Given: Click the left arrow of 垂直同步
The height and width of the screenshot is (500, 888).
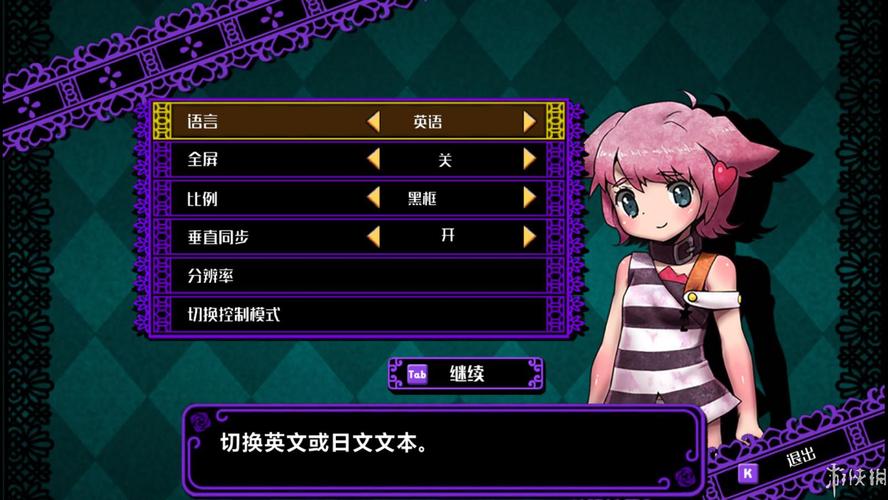Looking at the screenshot, I should pyautogui.click(x=373, y=237).
